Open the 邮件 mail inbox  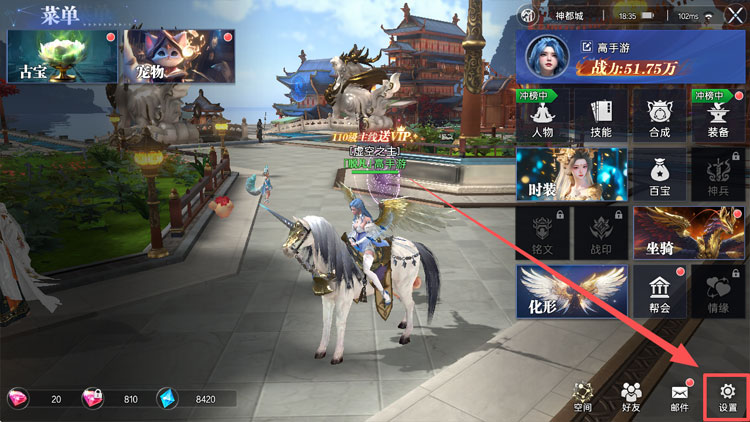pyautogui.click(x=679, y=396)
